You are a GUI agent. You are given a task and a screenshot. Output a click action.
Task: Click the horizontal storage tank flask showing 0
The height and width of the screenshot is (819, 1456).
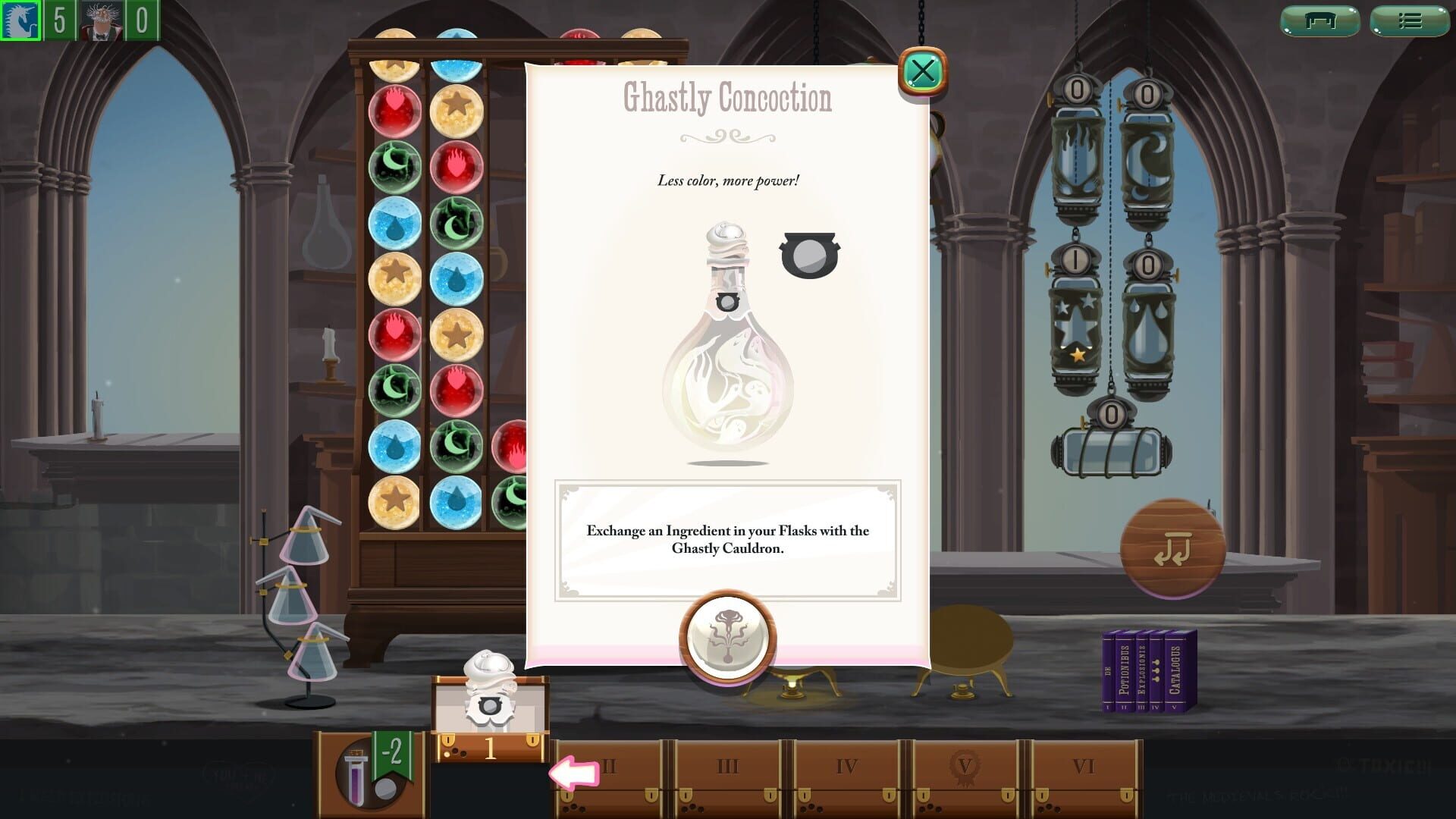coord(1109,447)
